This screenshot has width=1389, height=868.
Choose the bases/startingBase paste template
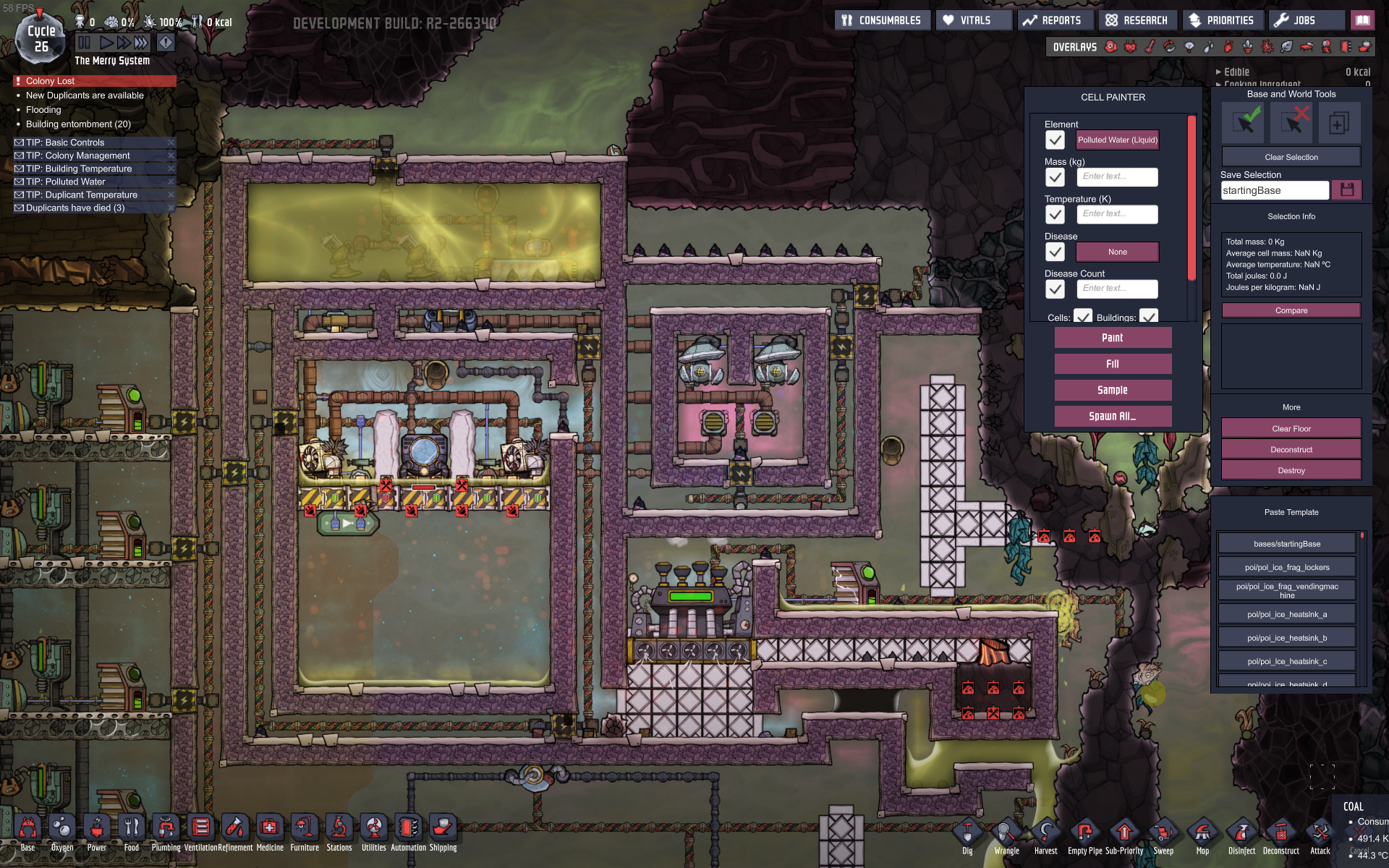[1287, 544]
